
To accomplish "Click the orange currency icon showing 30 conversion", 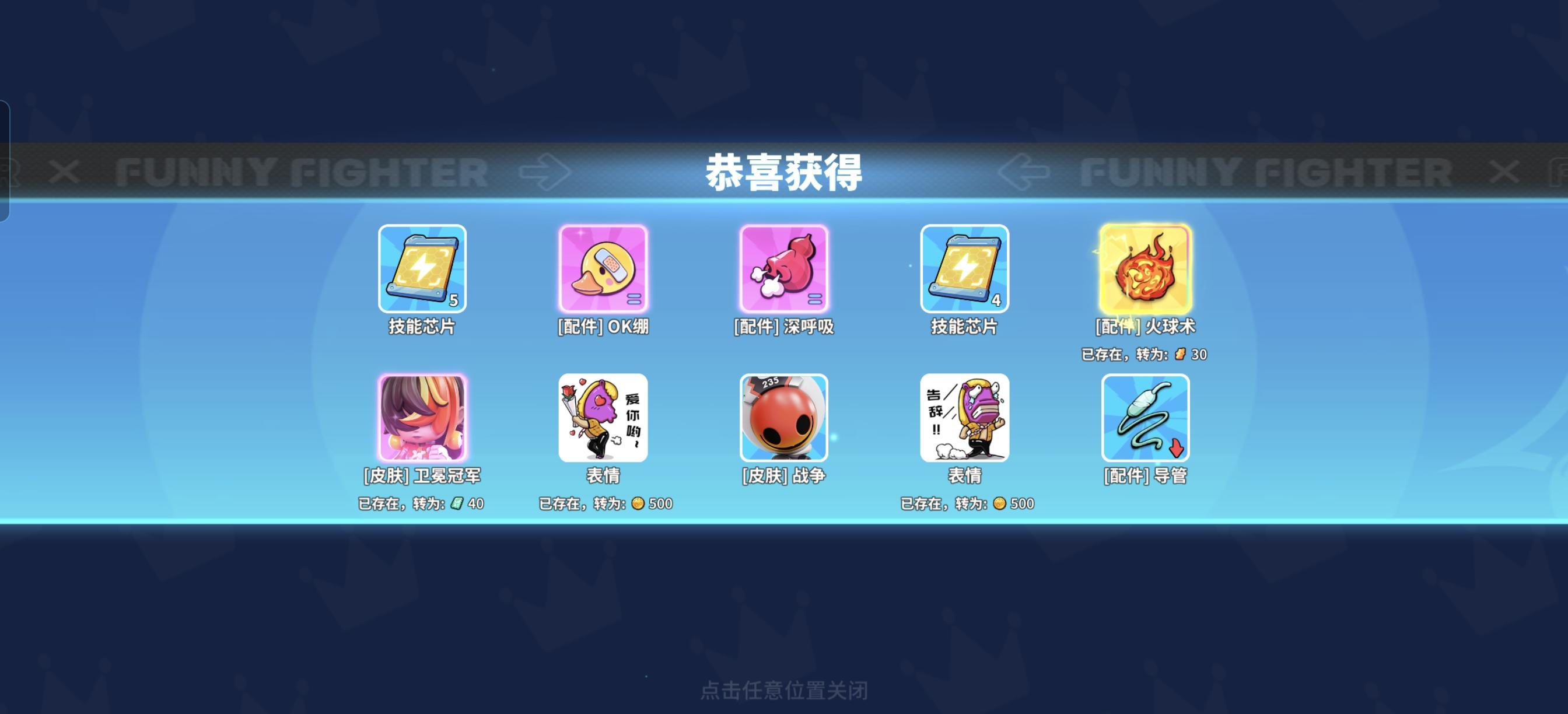I will pyautogui.click(x=1179, y=353).
